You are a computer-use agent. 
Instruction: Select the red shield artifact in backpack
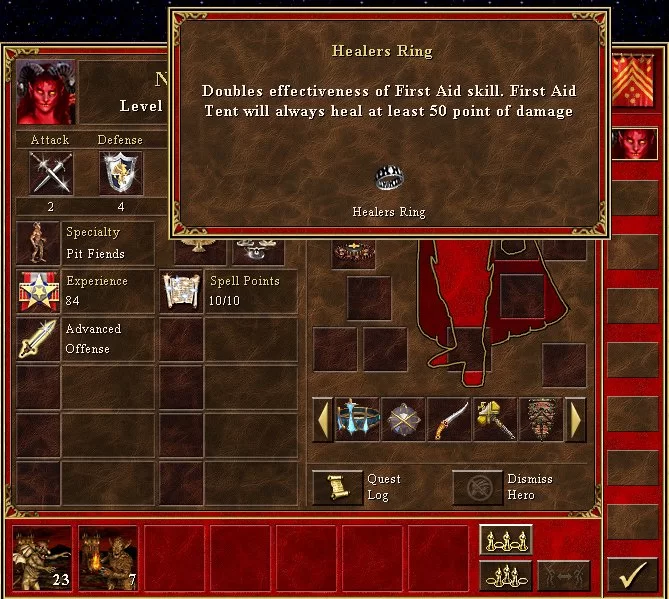click(540, 420)
